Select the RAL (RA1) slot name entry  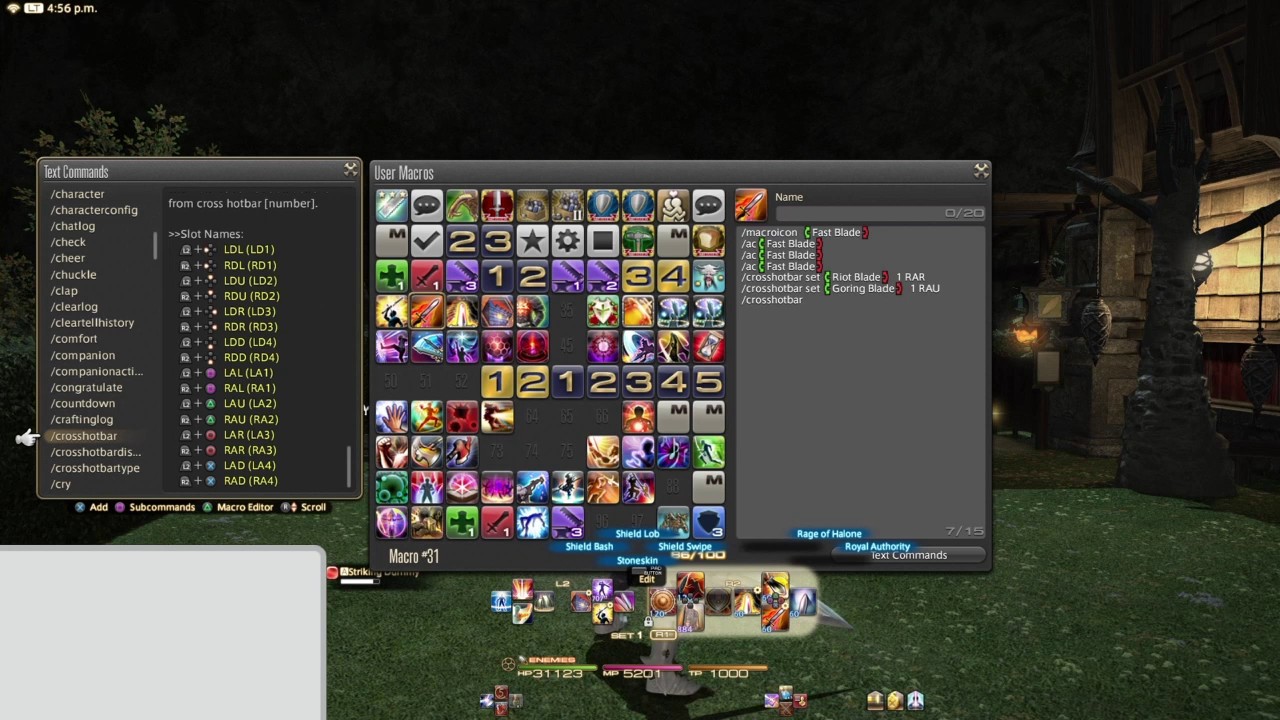click(249, 388)
